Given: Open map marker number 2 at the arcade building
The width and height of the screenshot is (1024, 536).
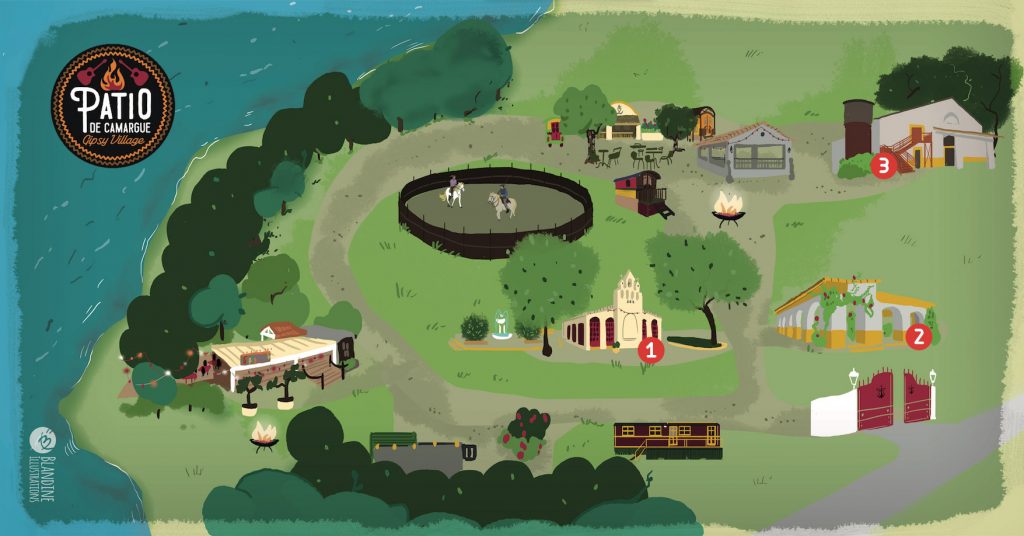Looking at the screenshot, I should pyautogui.click(x=920, y=337).
